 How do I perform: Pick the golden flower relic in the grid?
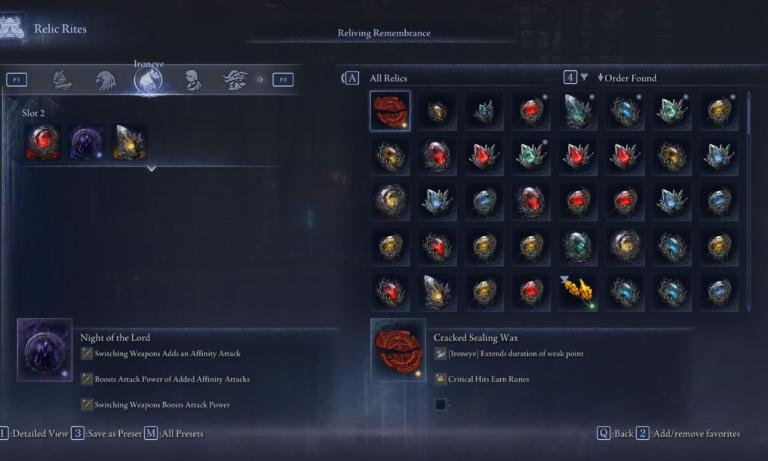coord(578,291)
